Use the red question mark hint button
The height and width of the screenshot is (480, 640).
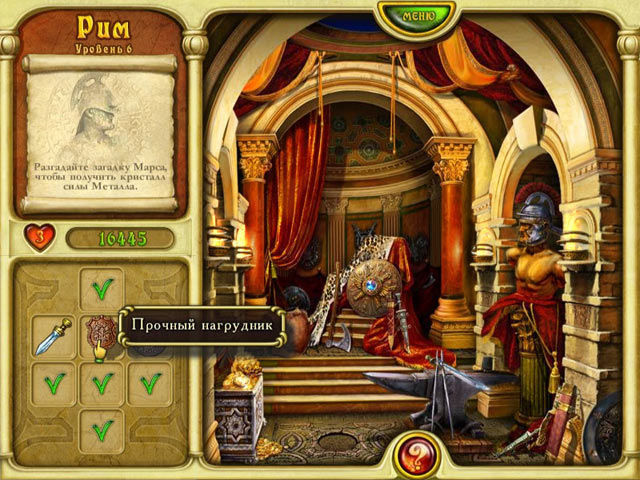click(415, 455)
